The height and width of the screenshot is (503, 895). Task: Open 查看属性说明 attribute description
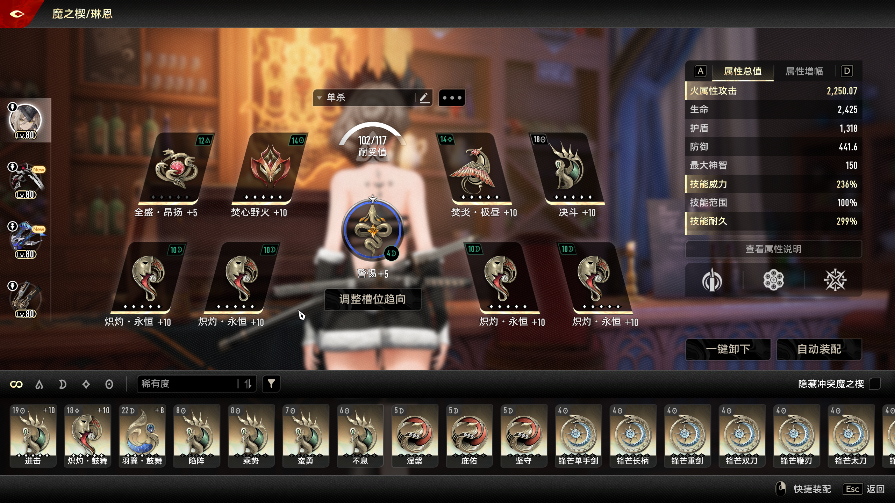click(x=772, y=249)
